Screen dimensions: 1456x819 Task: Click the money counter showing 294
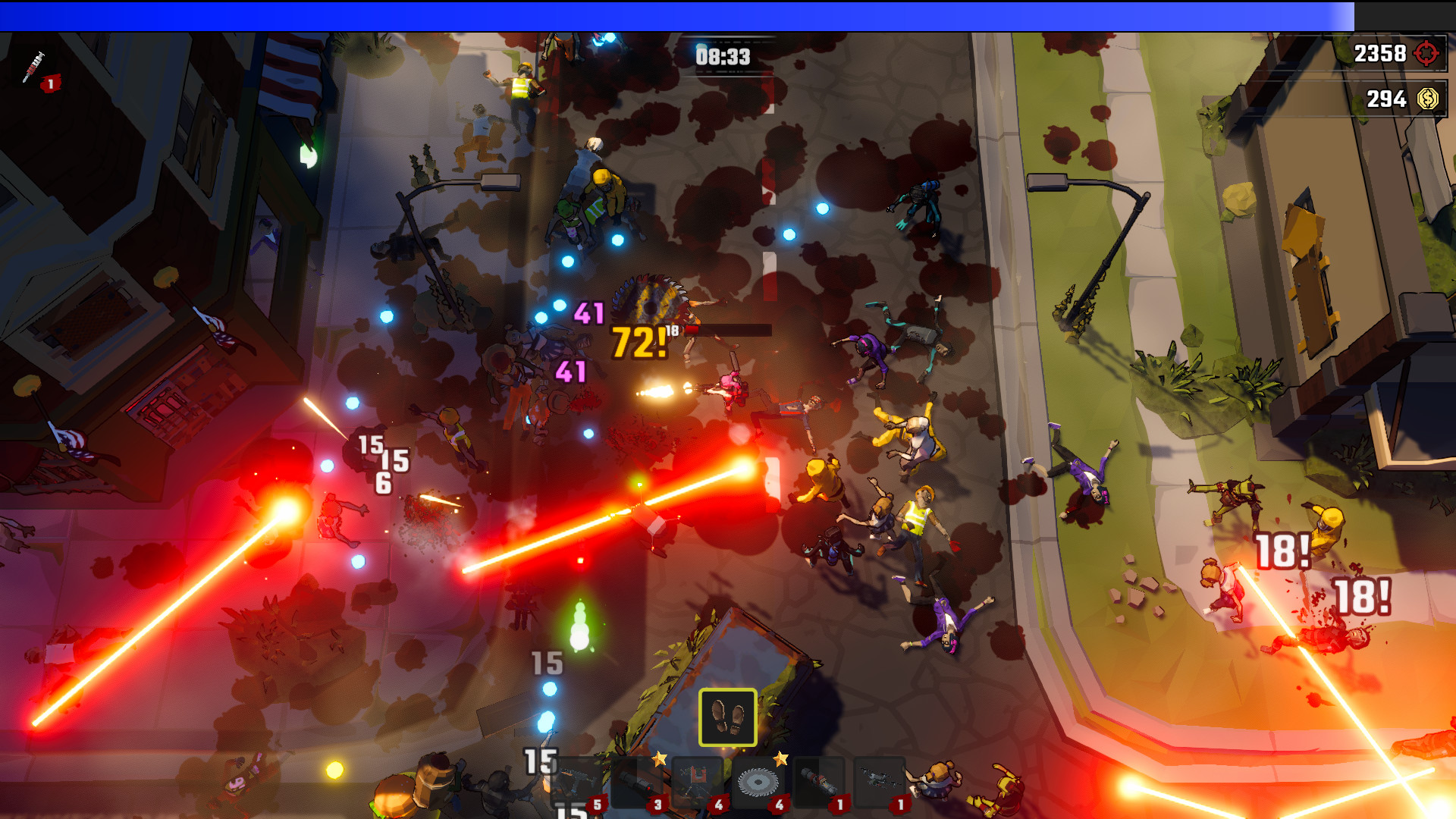1385,99
